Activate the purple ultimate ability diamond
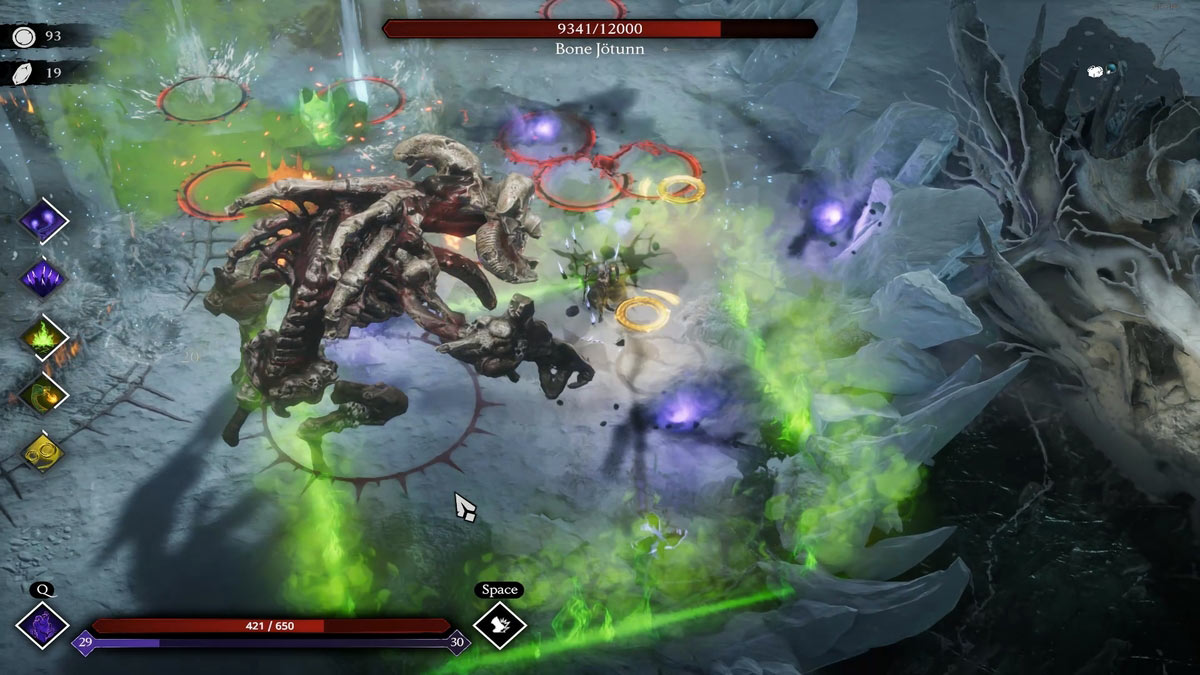Screen dimensions: 1200x675 point(43,626)
